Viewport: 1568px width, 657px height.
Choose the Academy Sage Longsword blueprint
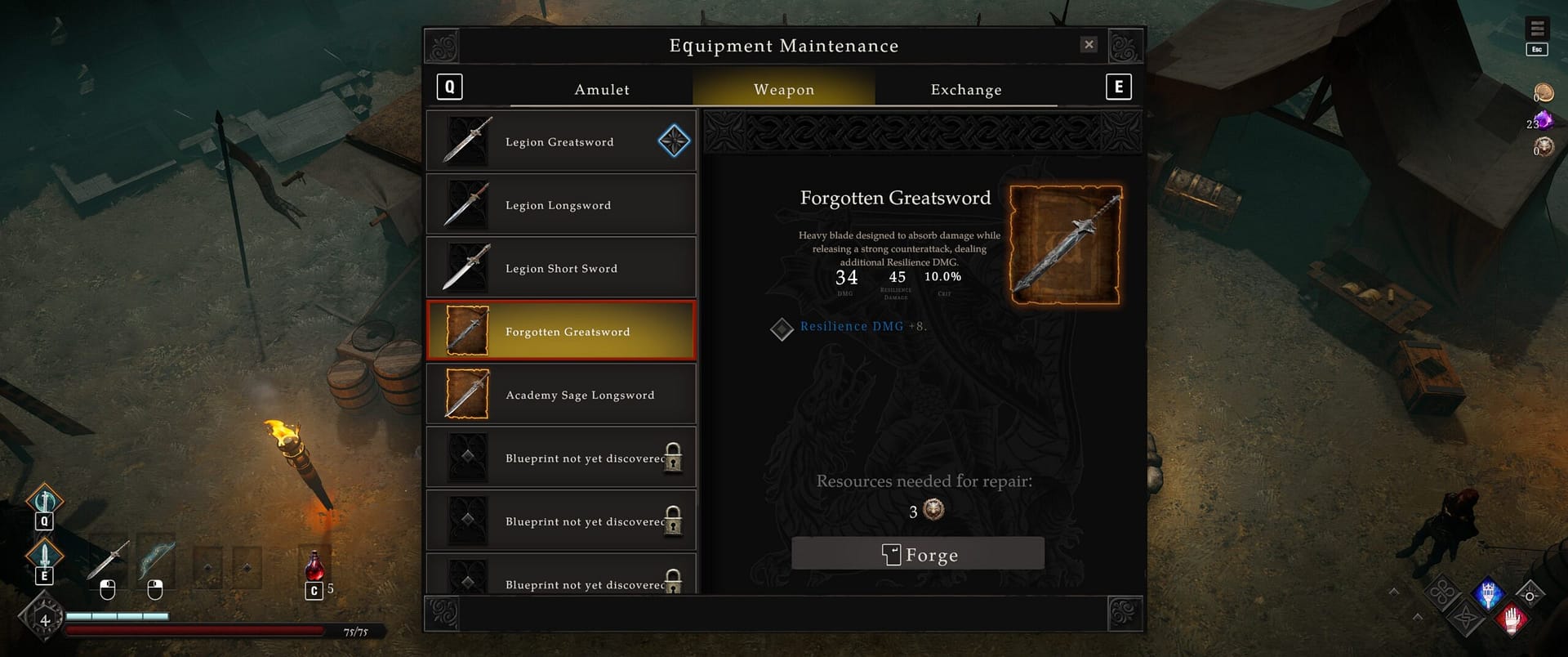pyautogui.click(x=561, y=395)
